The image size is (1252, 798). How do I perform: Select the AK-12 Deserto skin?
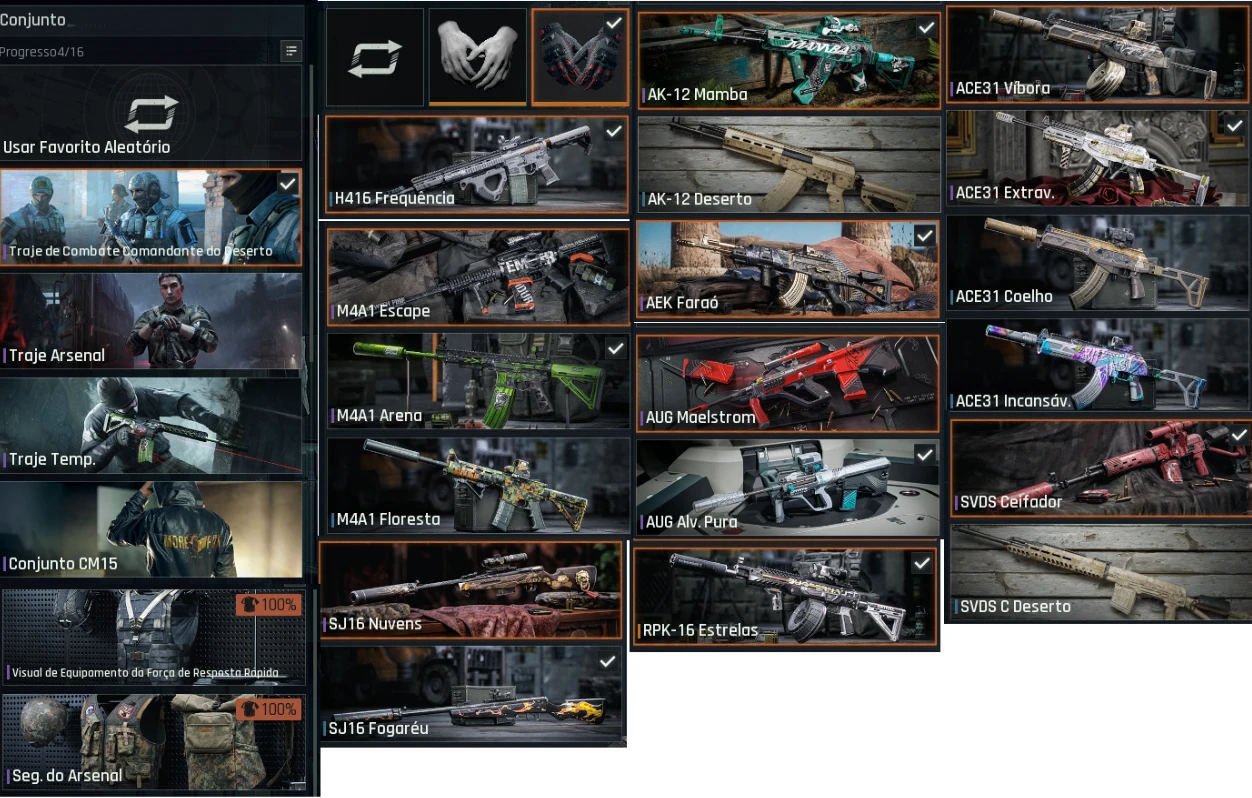[x=789, y=165]
